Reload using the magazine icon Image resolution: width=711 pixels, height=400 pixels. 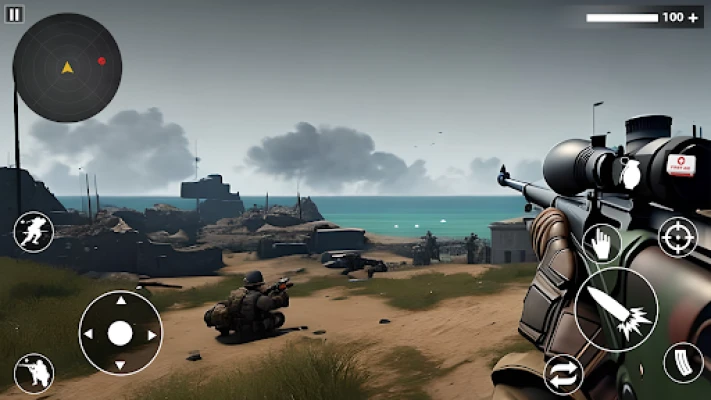[683, 362]
